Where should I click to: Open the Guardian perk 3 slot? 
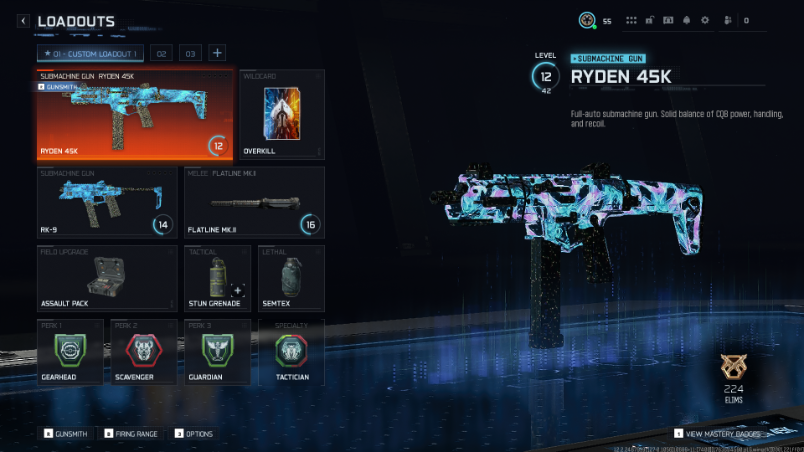pyautogui.click(x=217, y=352)
